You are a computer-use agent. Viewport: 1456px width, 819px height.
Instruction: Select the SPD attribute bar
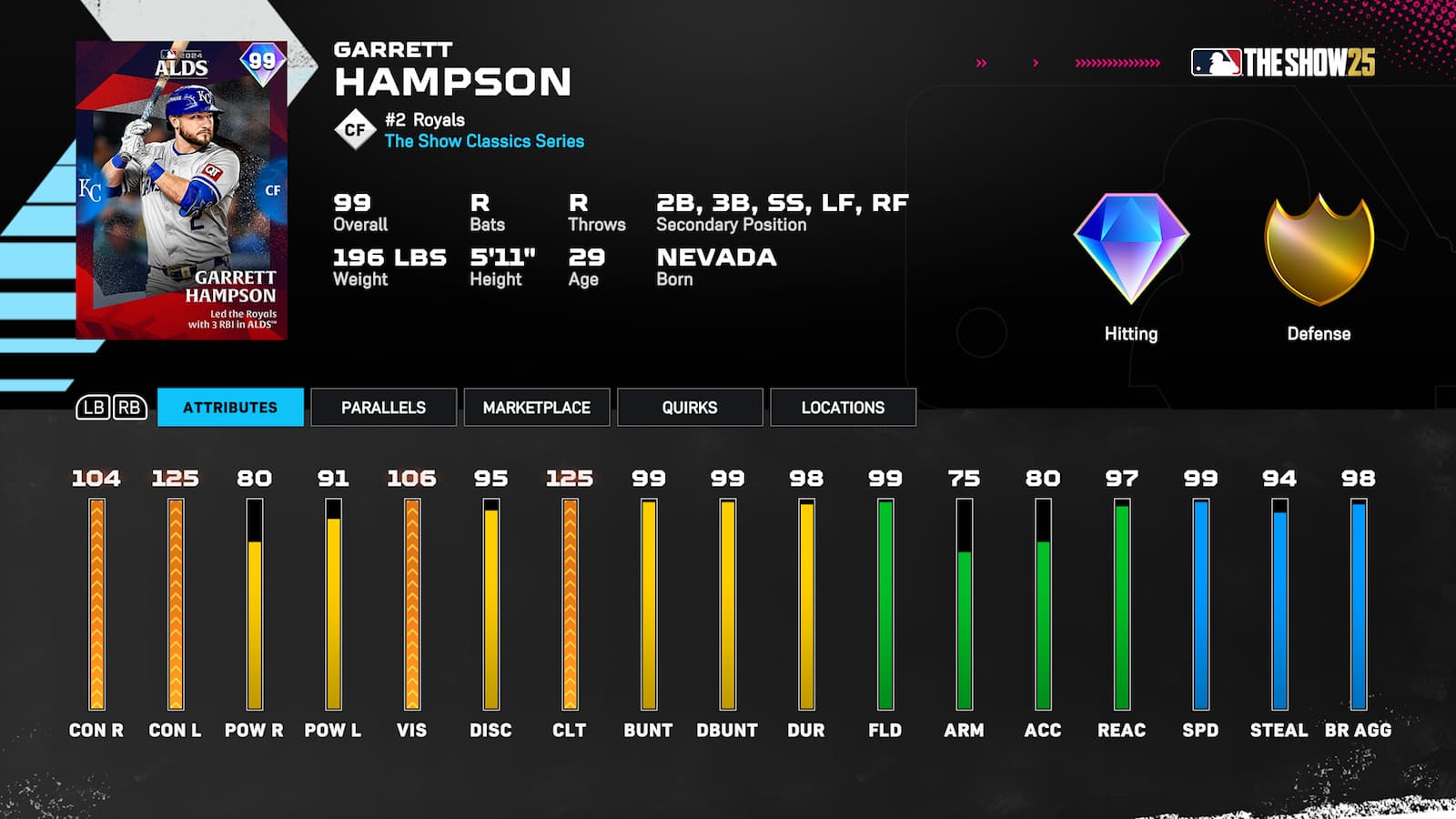1202,605
